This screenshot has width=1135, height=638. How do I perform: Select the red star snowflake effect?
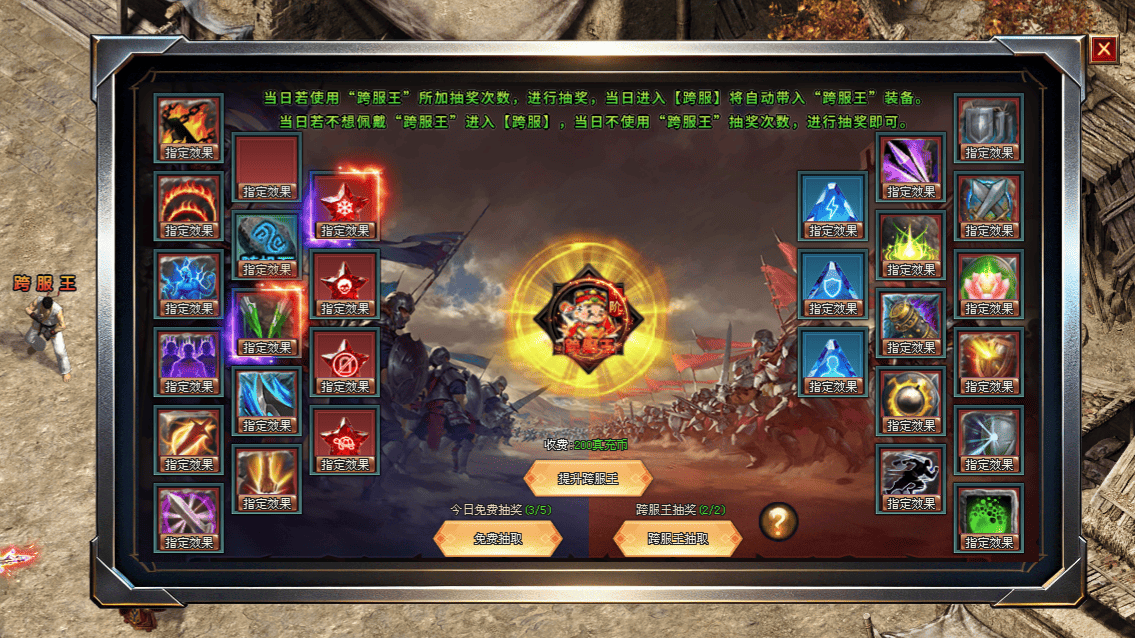coord(345,201)
